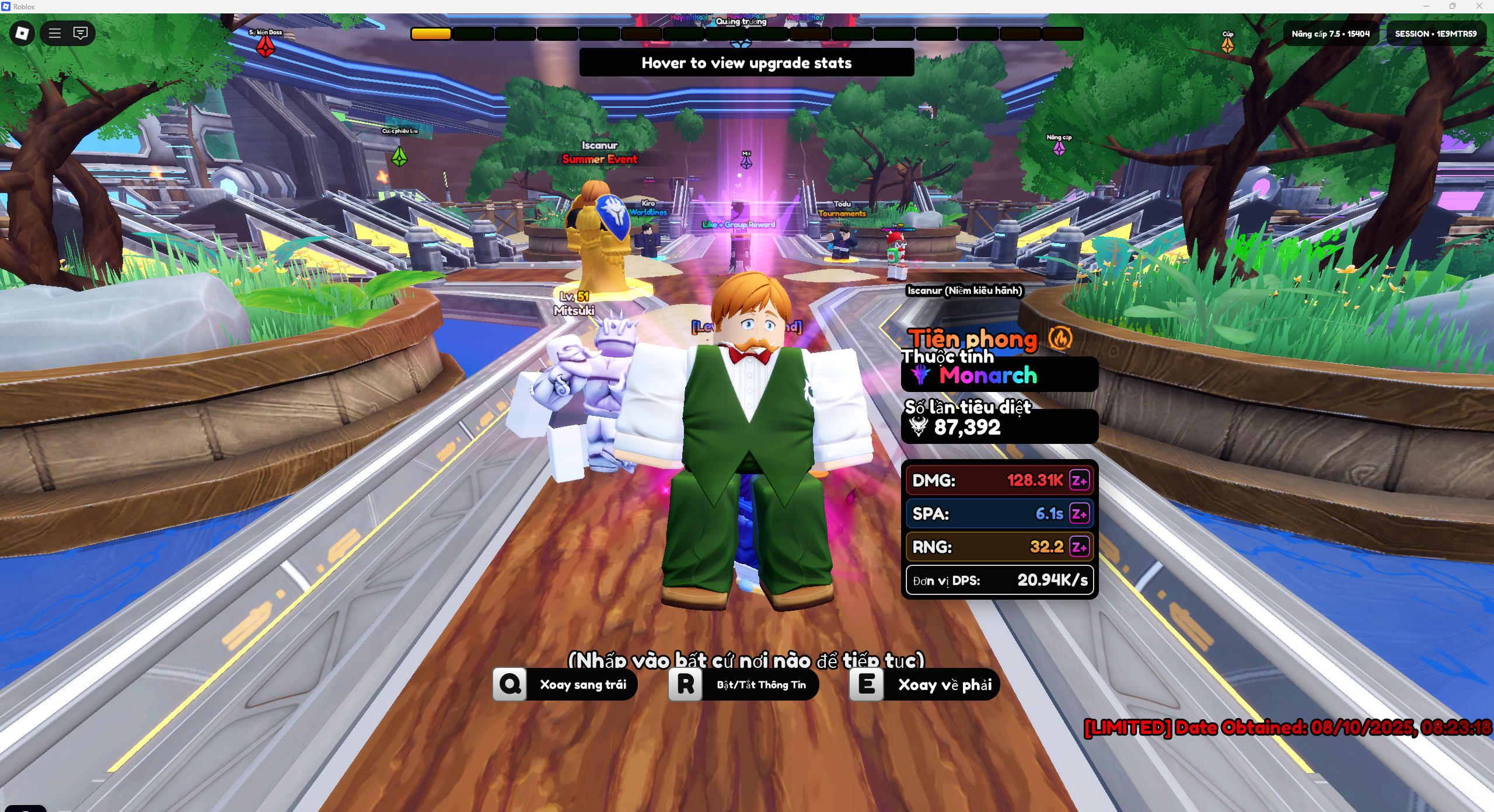The image size is (1494, 812).
Task: Minimize the Roblox window
Action: [x=1426, y=6]
